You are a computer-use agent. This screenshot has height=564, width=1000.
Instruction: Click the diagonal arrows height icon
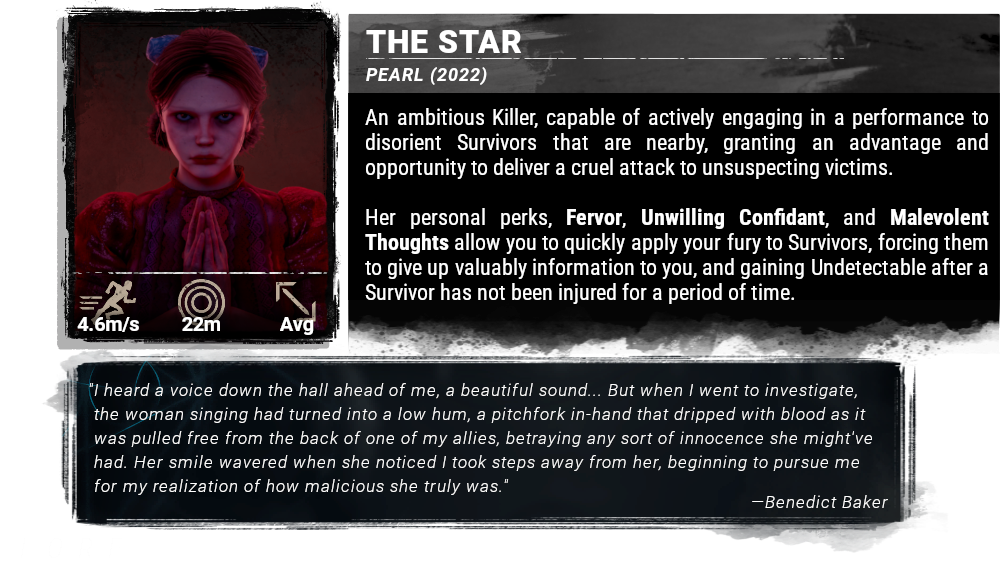(x=296, y=299)
